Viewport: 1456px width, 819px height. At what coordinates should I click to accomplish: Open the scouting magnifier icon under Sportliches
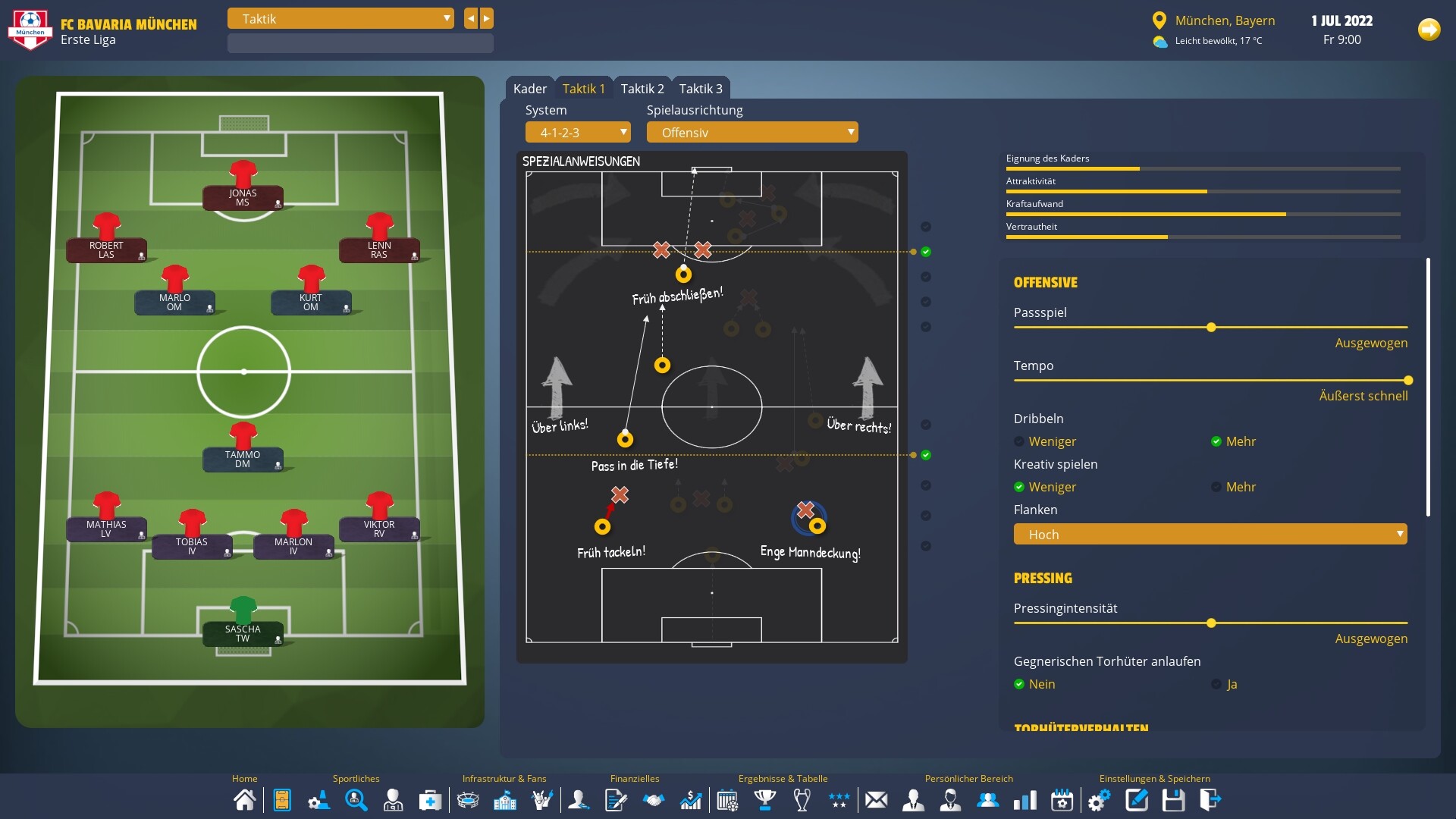coord(356,799)
